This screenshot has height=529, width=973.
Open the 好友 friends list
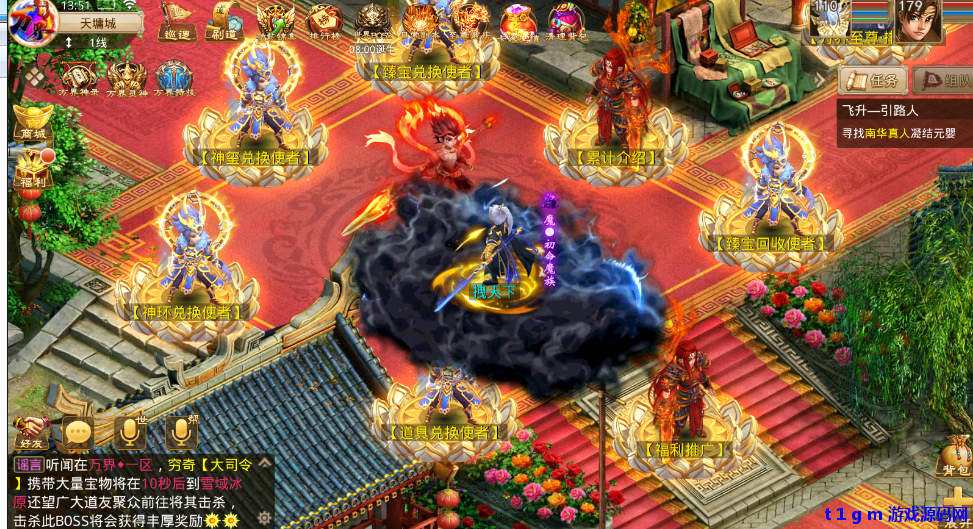point(30,432)
